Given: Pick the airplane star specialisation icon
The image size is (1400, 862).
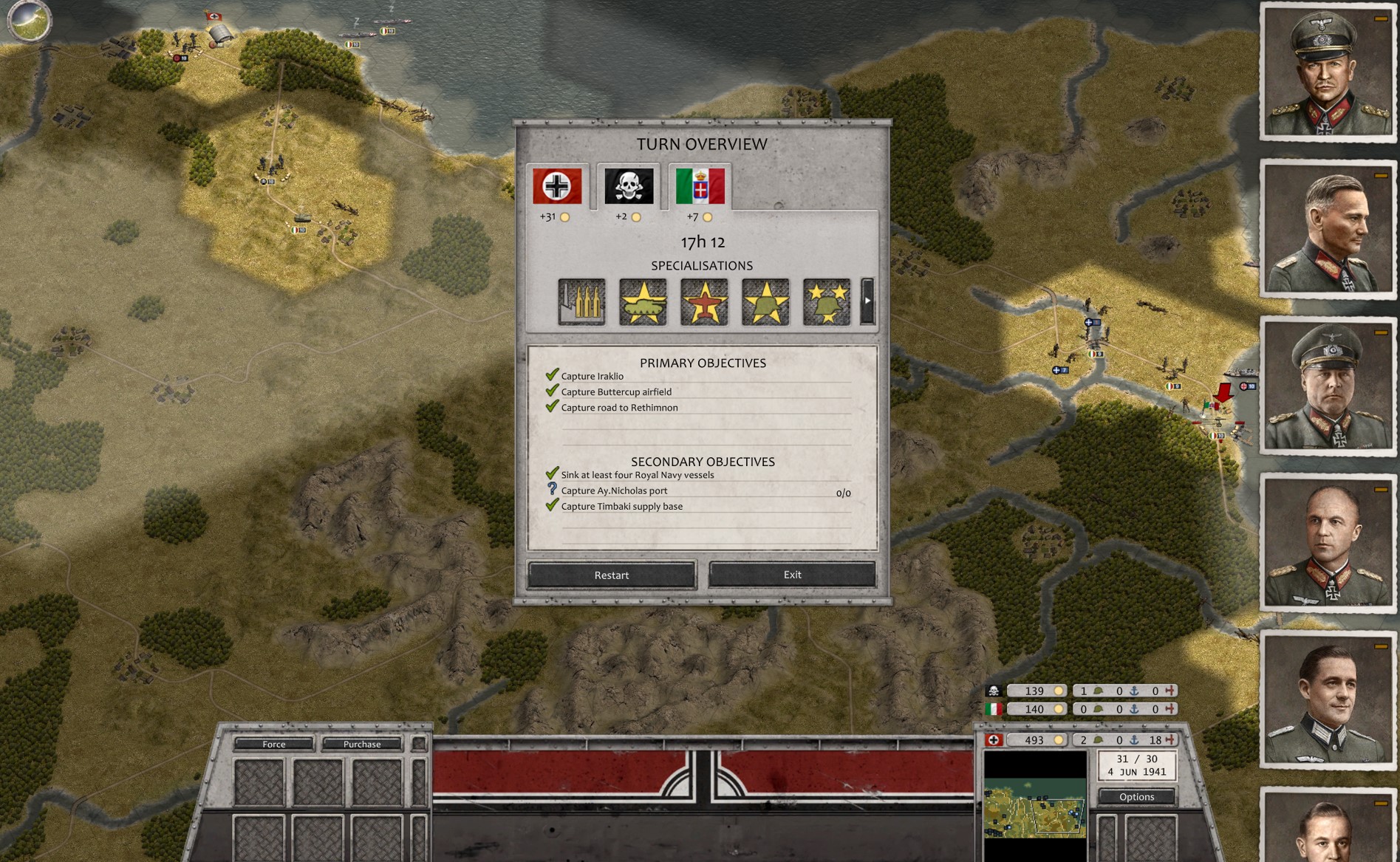Looking at the screenshot, I should click(704, 302).
